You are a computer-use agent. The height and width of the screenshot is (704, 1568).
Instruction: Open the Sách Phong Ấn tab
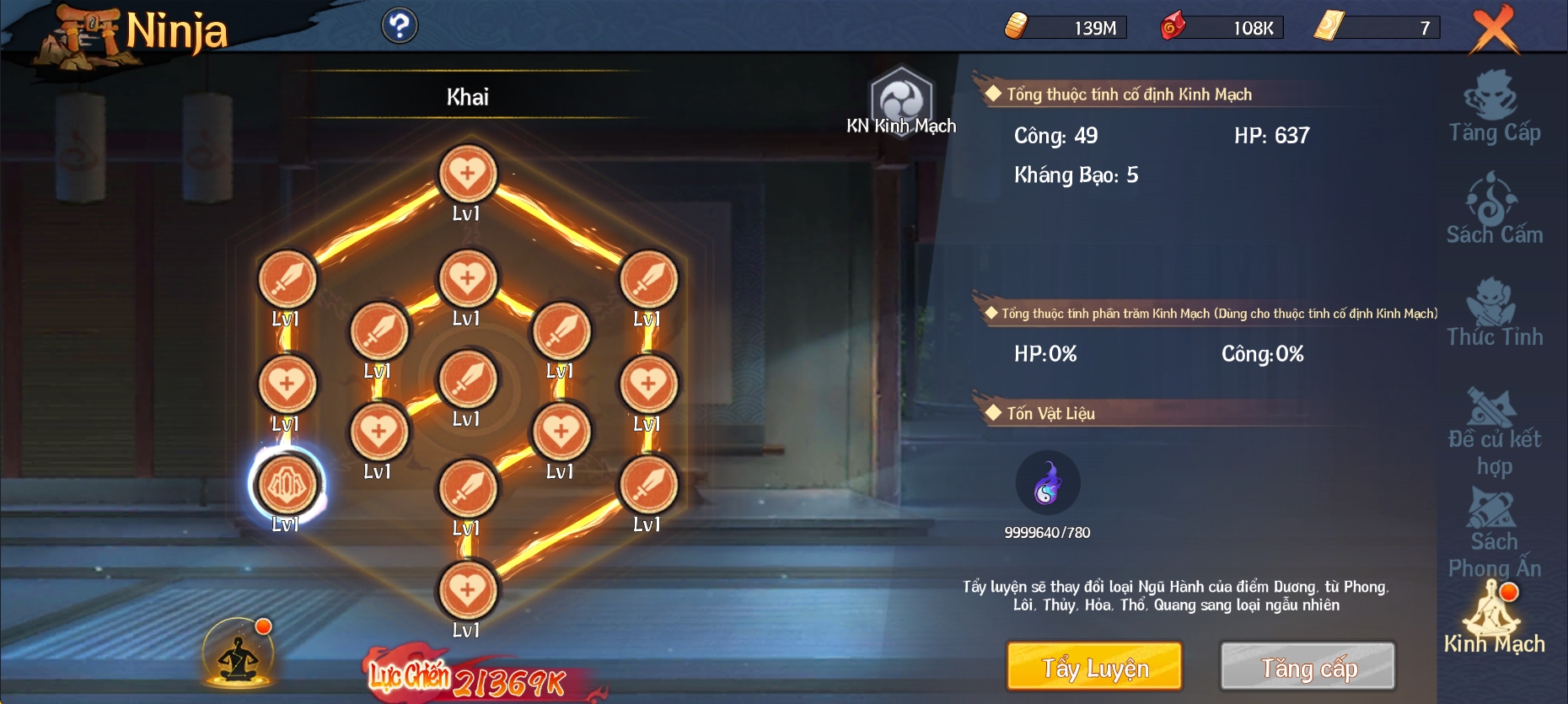click(1495, 533)
